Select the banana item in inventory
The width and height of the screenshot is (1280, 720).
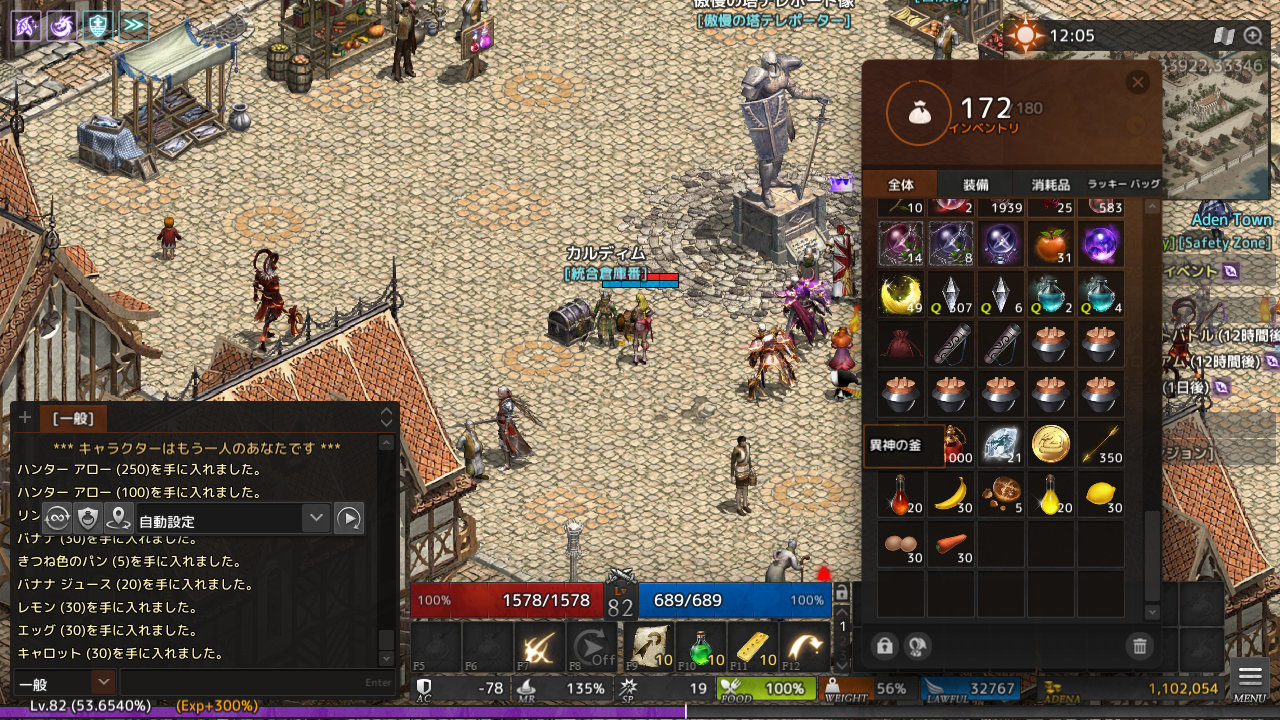pyautogui.click(x=951, y=495)
